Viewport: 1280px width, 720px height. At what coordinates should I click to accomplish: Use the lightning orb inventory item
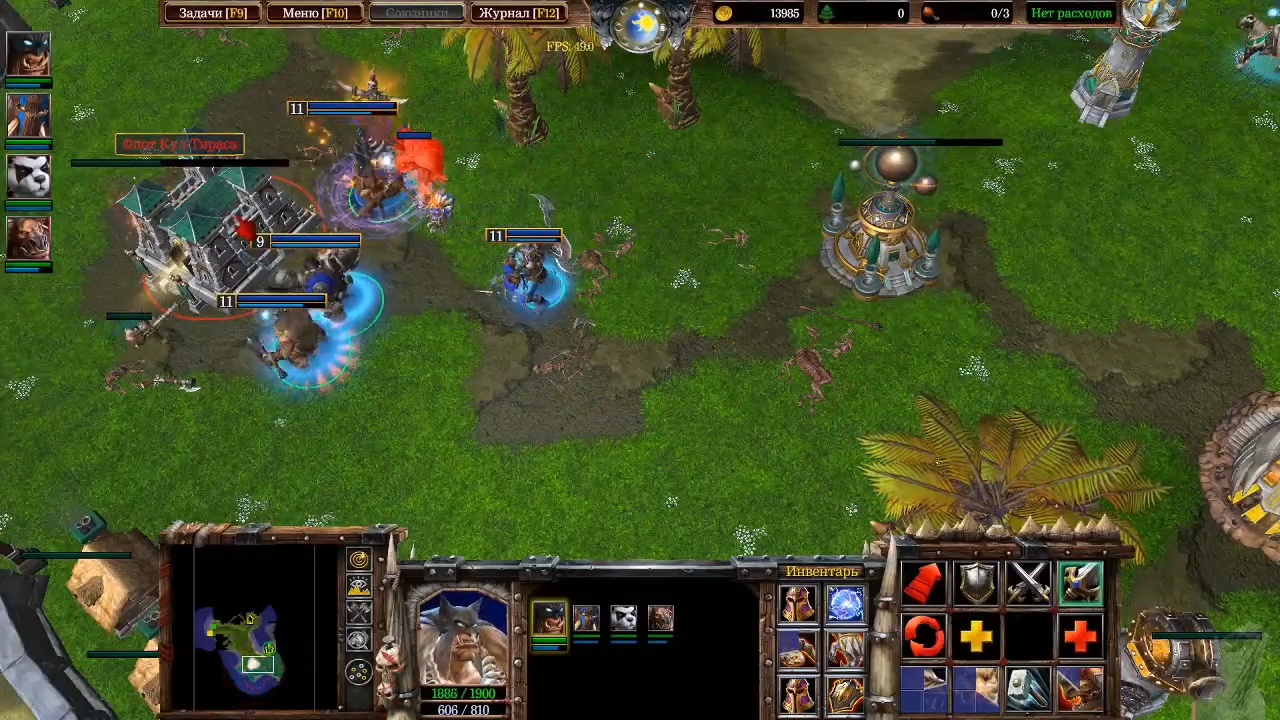(846, 603)
